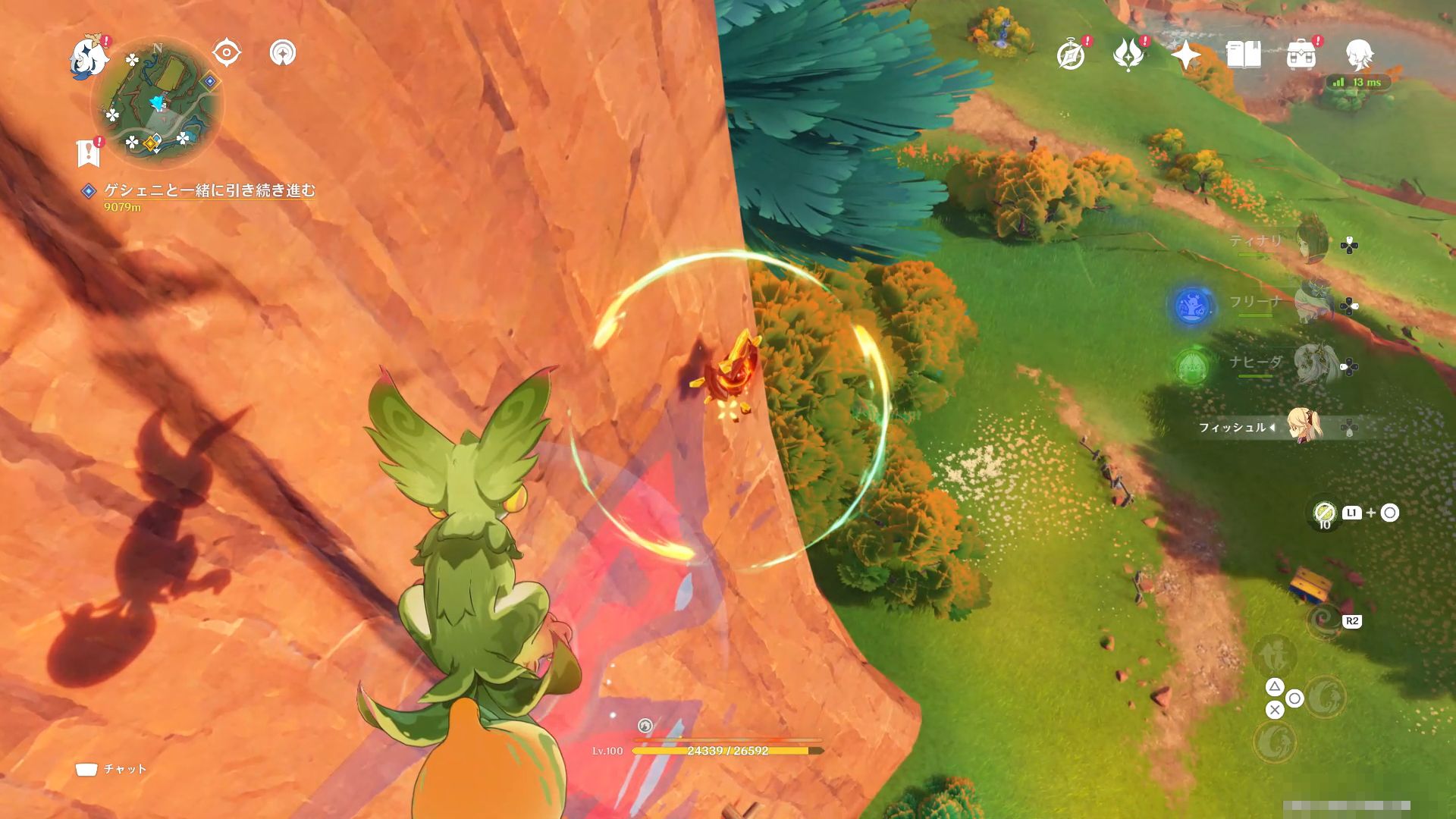Open the four-pointed star wish icon

point(1185,55)
